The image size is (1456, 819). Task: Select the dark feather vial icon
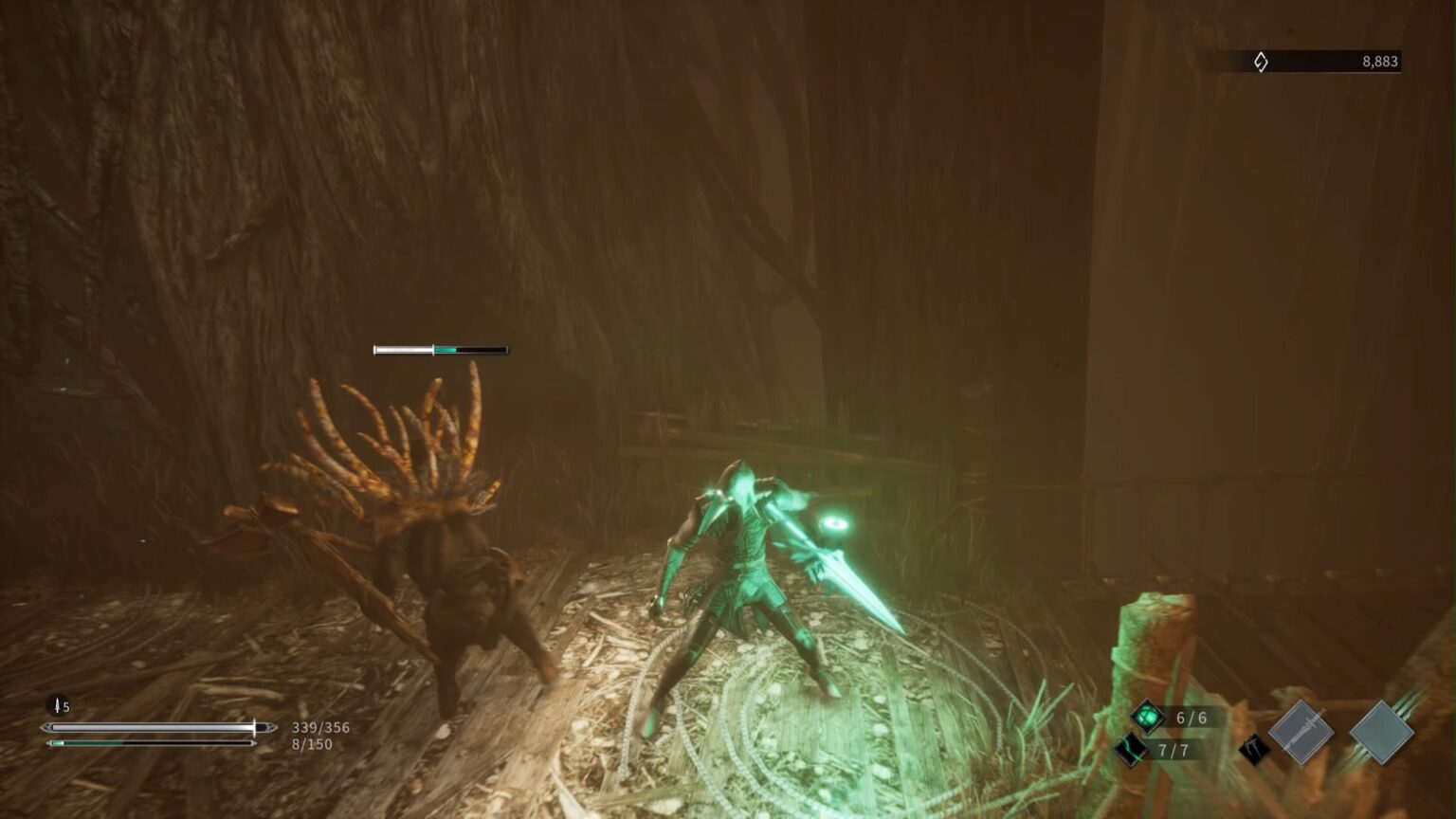[x=1131, y=749]
